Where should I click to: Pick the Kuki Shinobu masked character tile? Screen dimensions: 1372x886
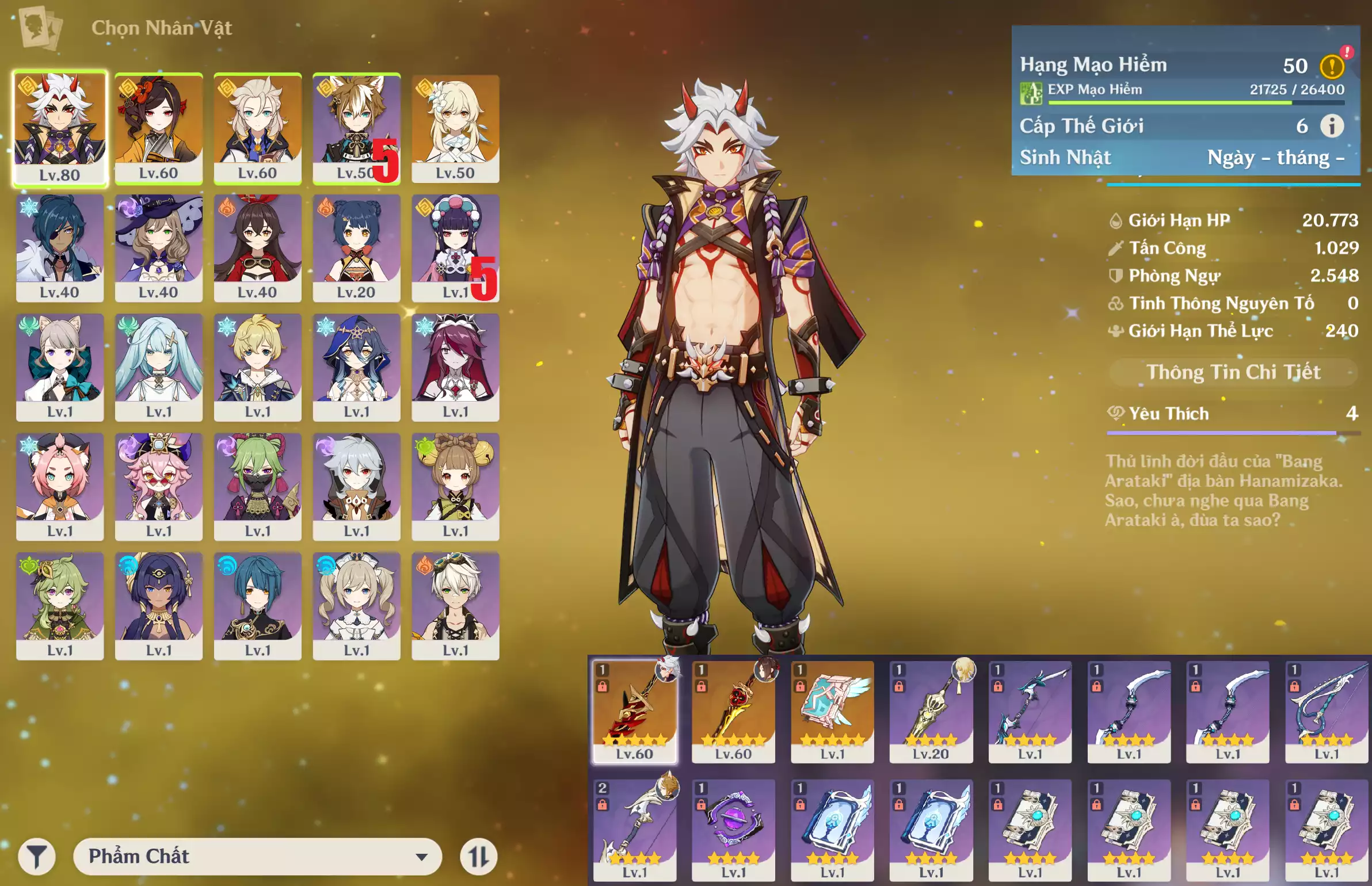[x=258, y=486]
